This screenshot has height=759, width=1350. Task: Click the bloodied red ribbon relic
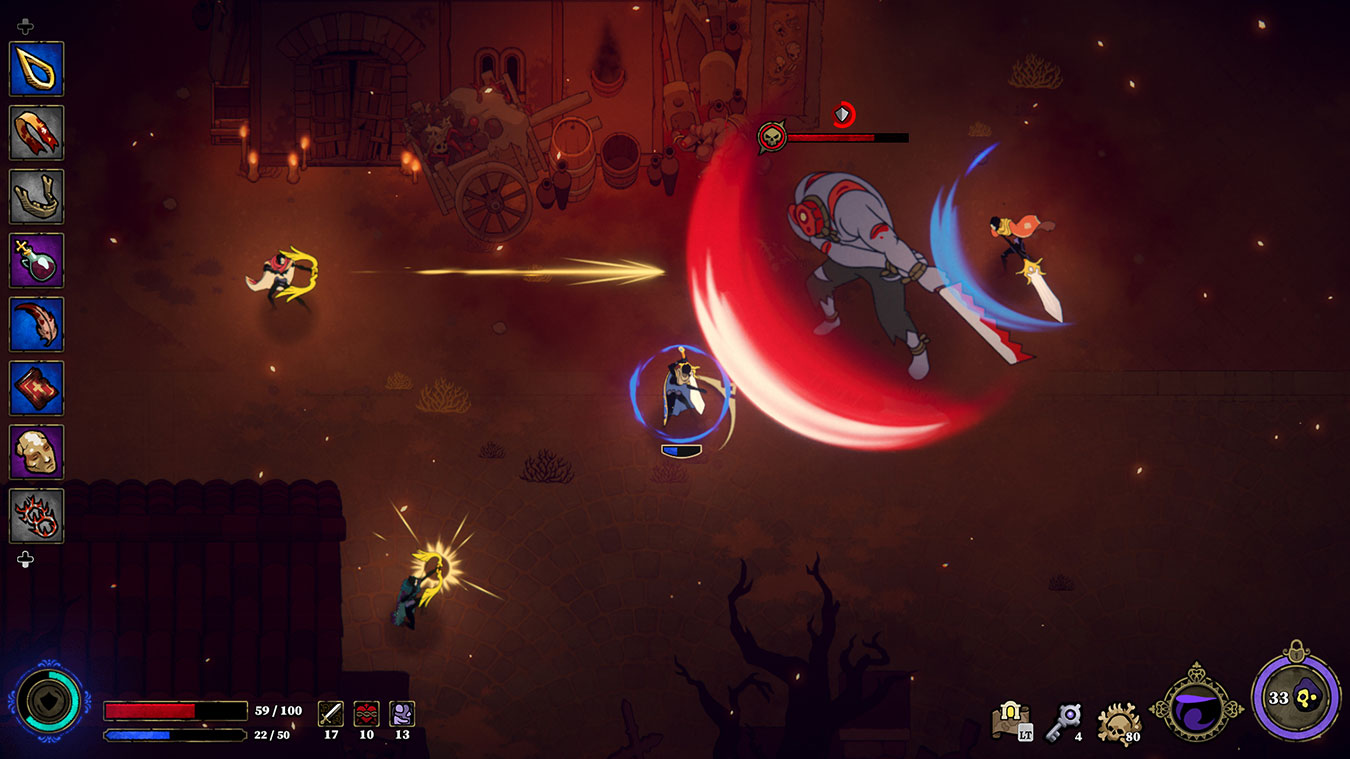37,132
